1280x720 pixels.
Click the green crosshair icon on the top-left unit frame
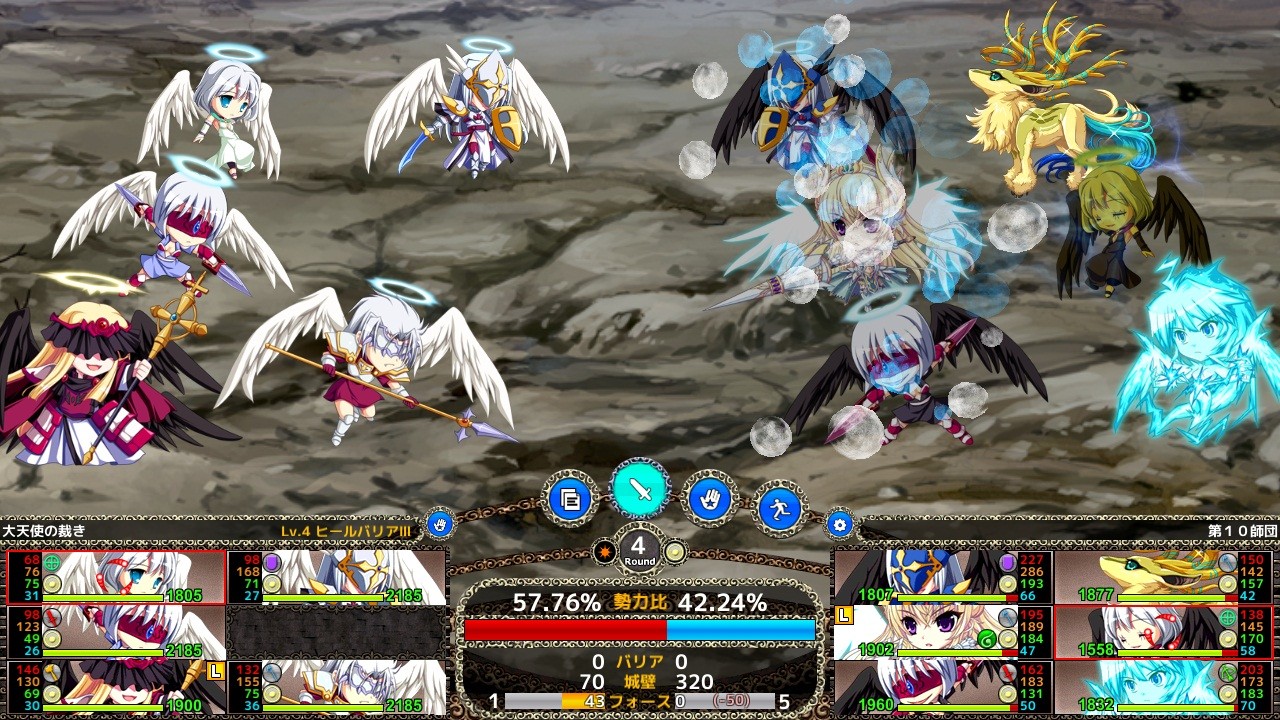[x=51, y=562]
